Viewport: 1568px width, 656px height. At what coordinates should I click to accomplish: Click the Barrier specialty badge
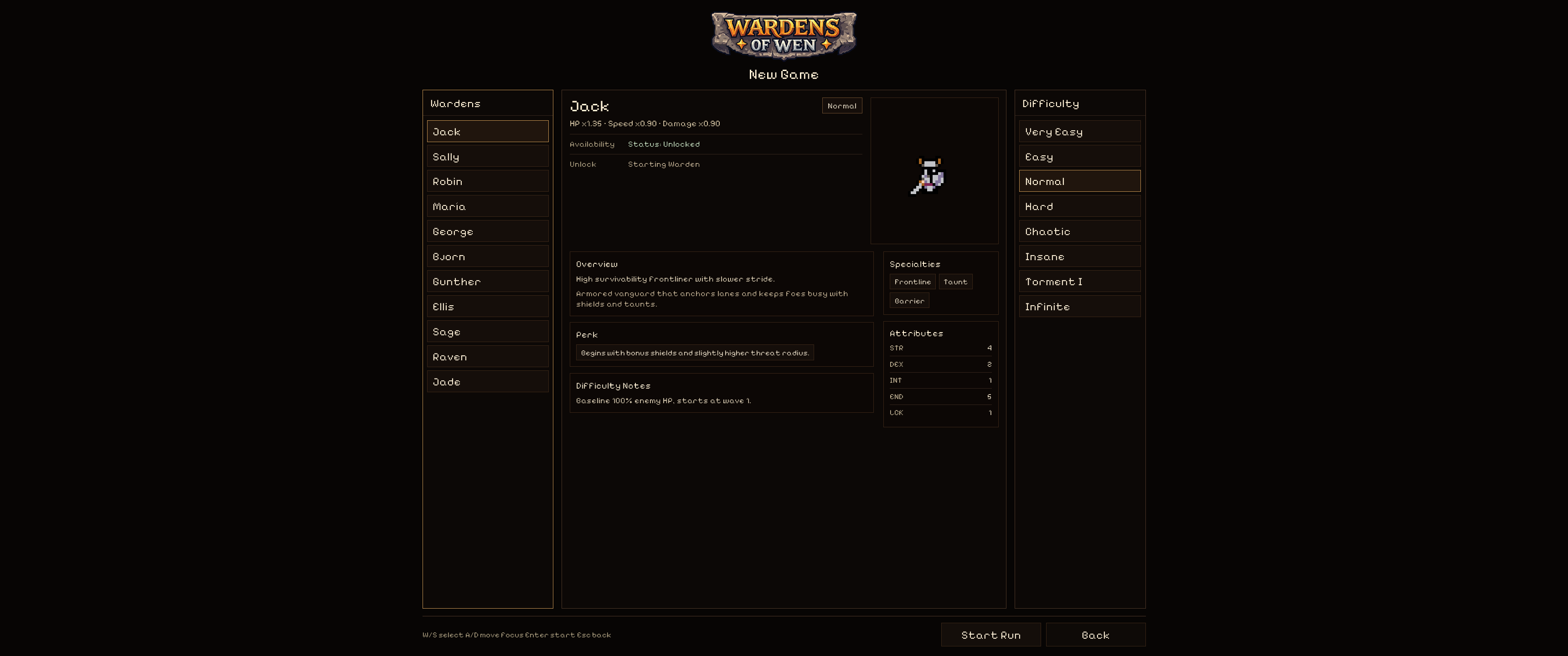909,300
